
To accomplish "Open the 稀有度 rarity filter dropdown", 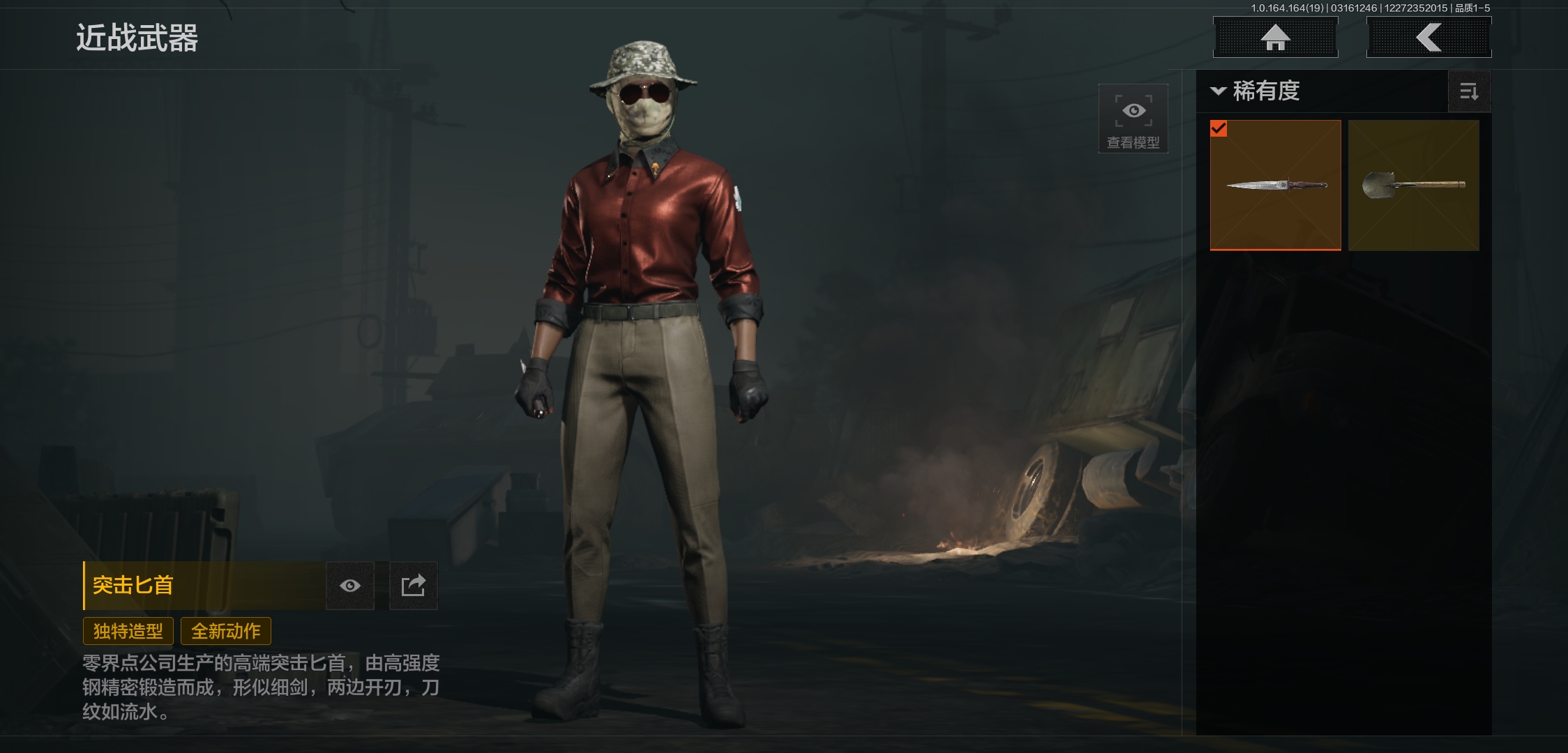I will click(1256, 91).
